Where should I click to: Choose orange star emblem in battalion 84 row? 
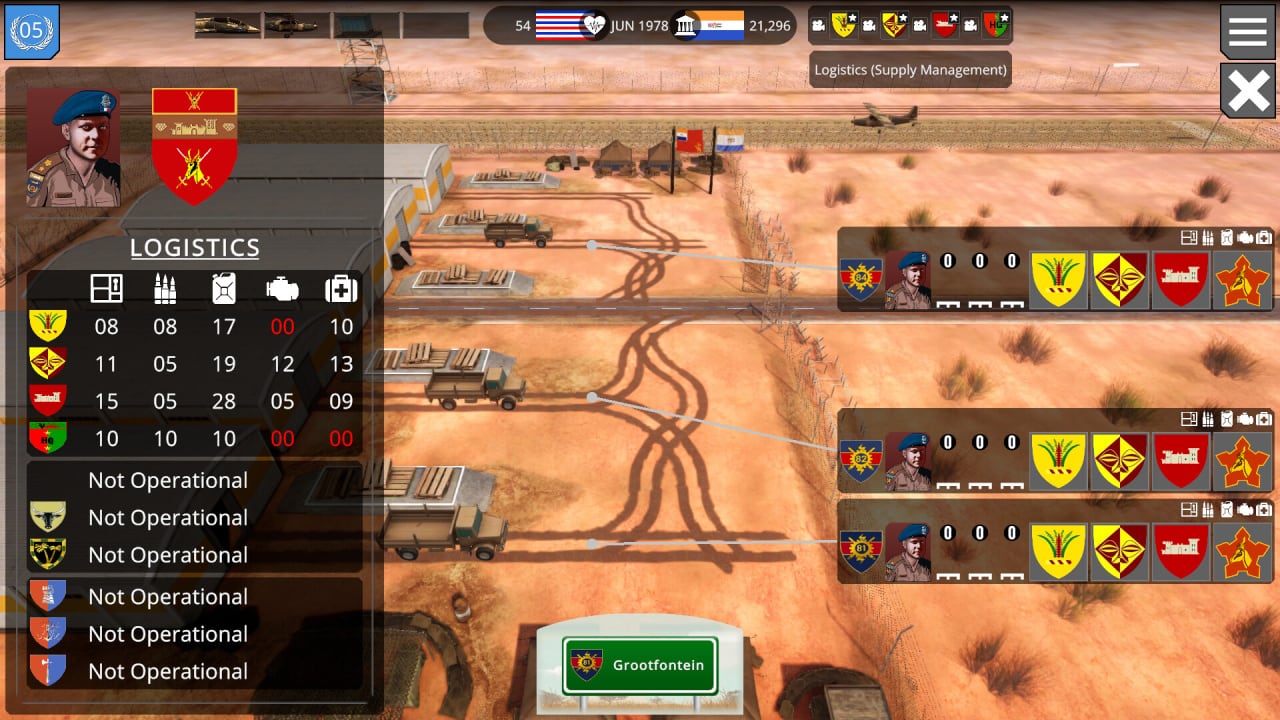(x=1241, y=280)
